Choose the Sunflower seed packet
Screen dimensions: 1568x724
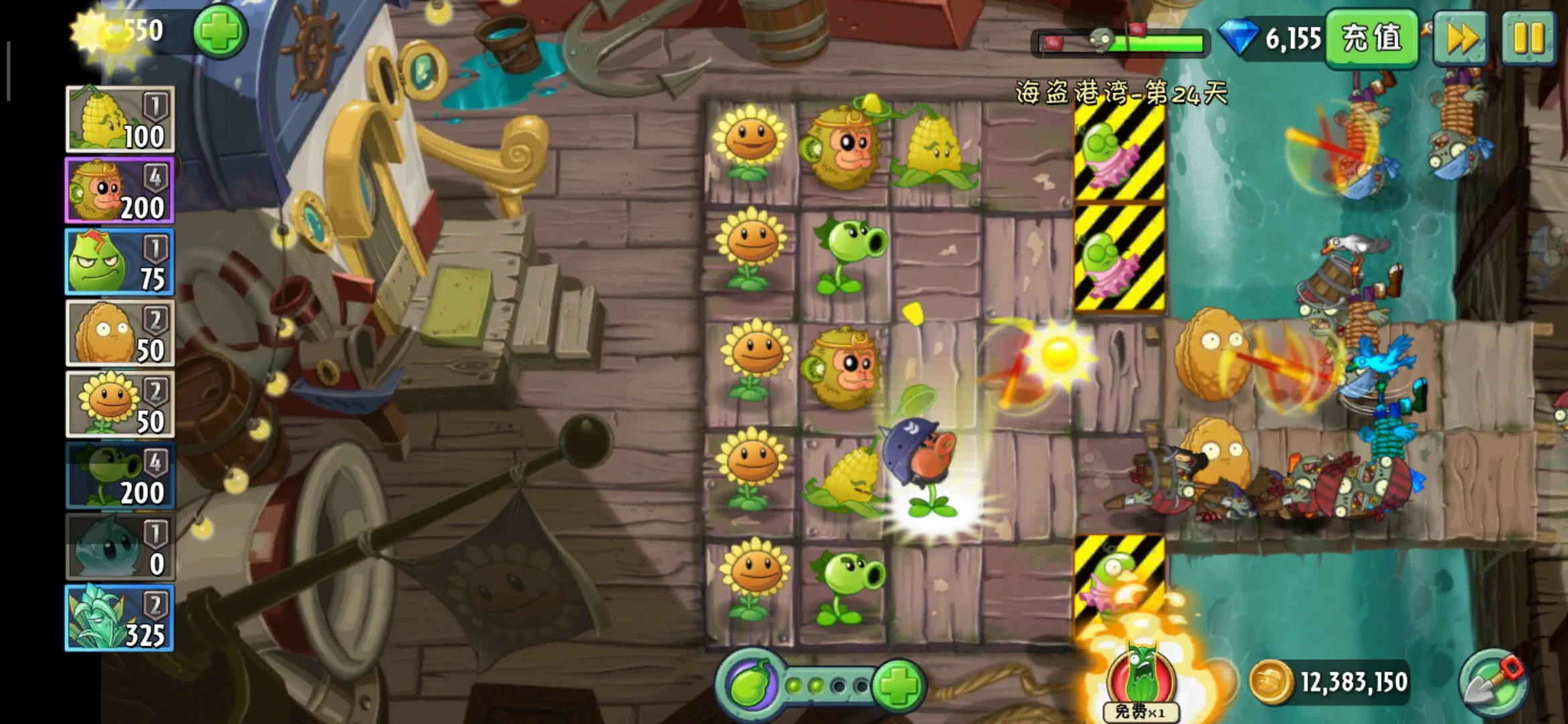click(x=120, y=405)
